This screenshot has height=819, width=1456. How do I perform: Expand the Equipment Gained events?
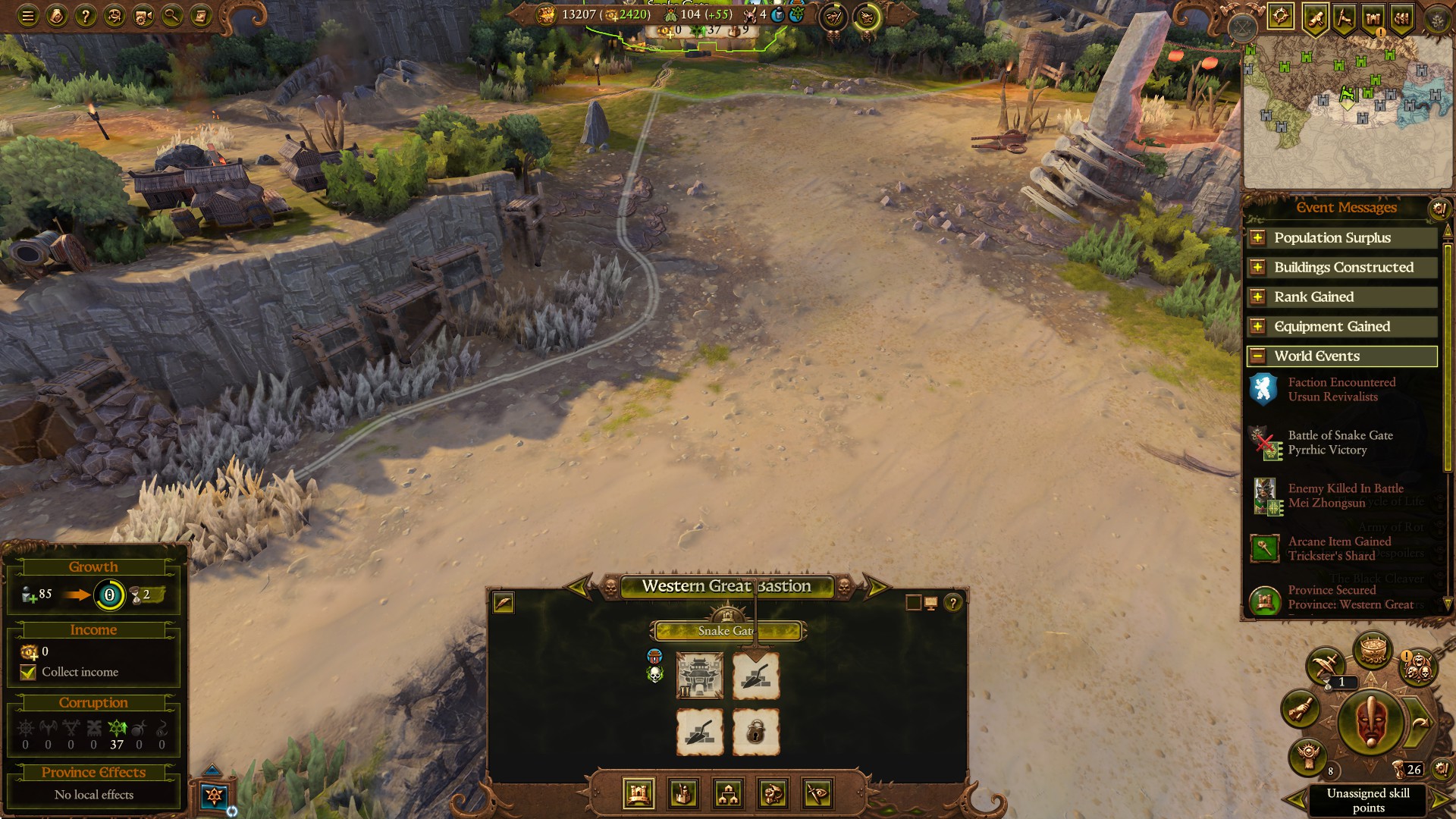(1258, 326)
